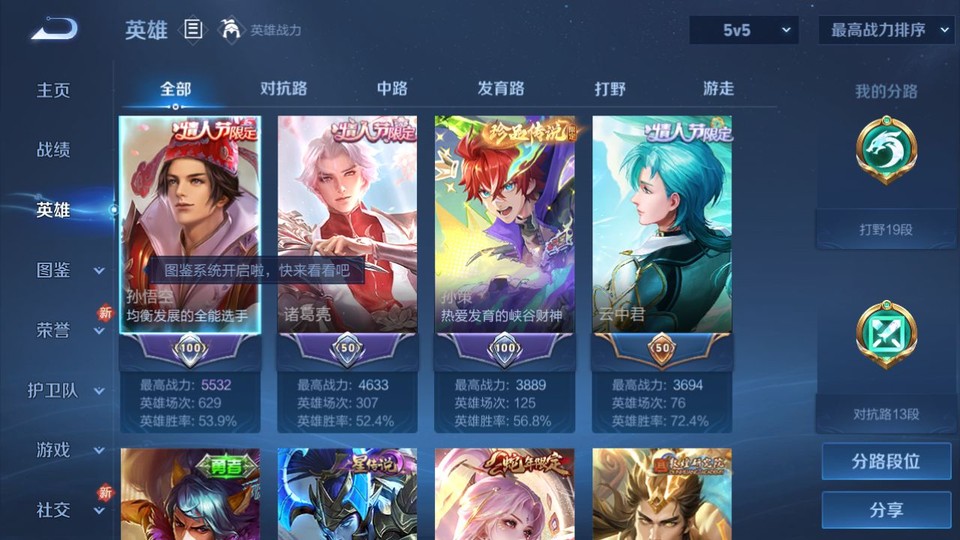Pick the 云中君 hero card

662,225
